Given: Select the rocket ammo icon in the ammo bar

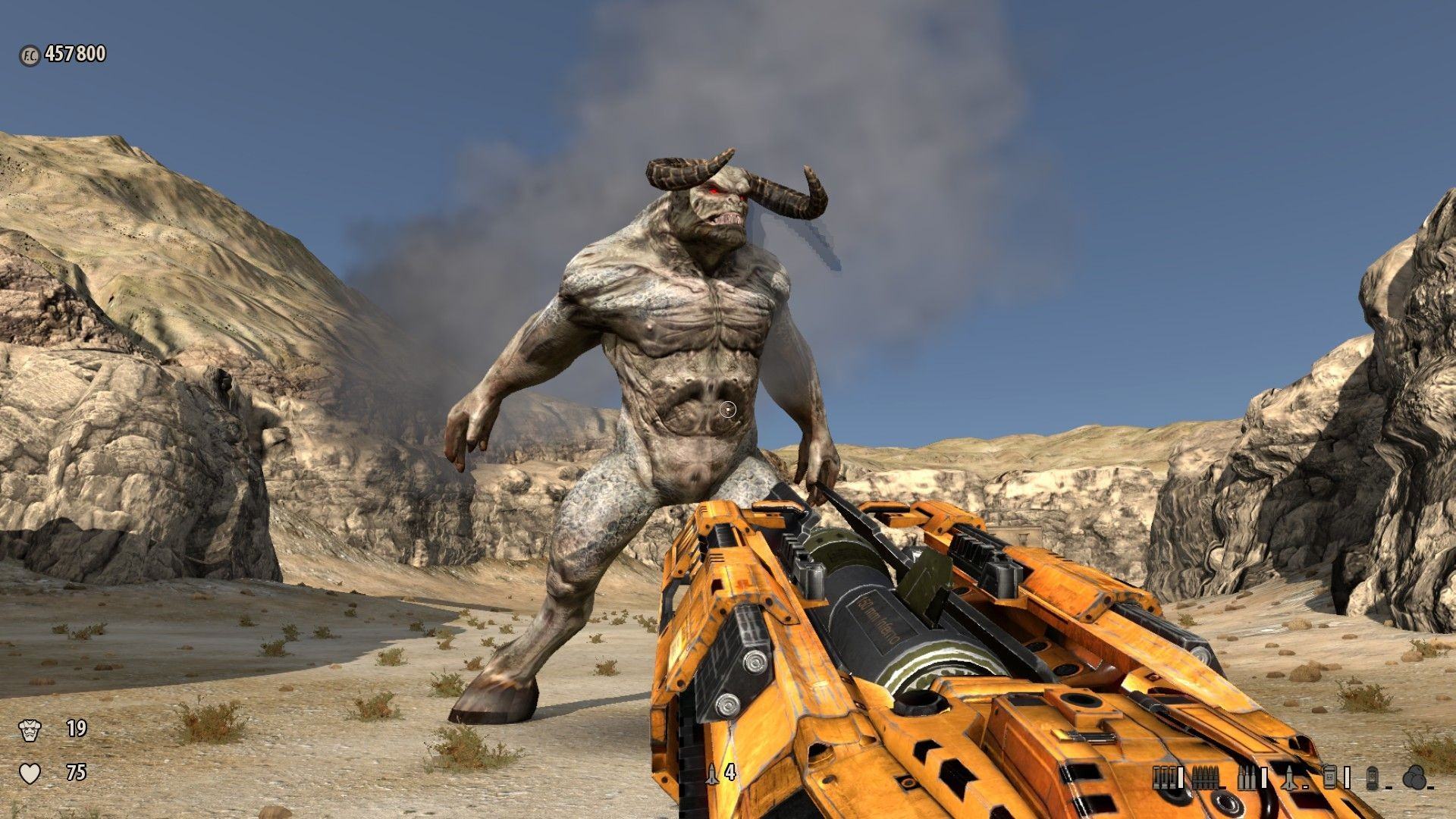Looking at the screenshot, I should pos(1291,777).
